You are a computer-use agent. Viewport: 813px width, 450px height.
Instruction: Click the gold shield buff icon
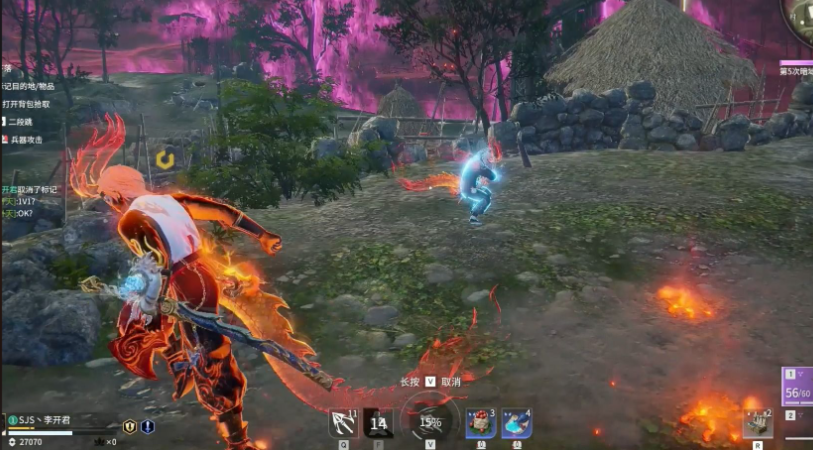click(129, 426)
